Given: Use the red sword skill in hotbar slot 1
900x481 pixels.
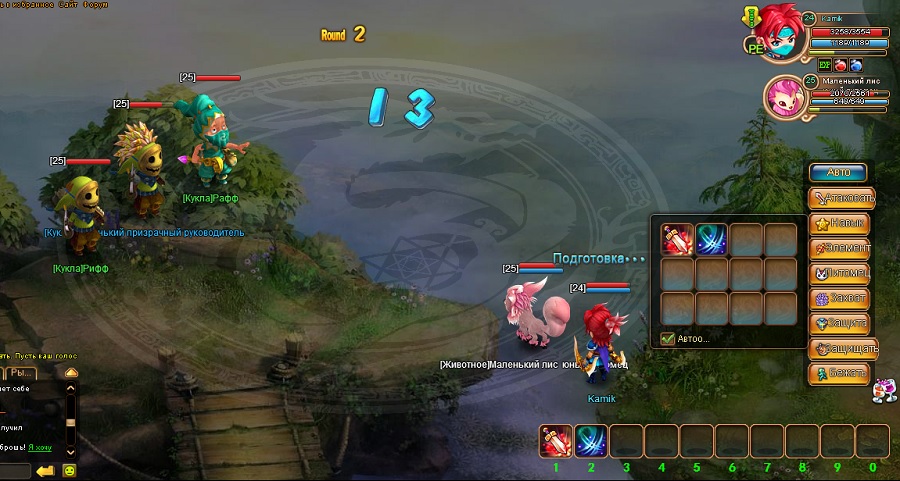Looking at the screenshot, I should pyautogui.click(x=557, y=441).
